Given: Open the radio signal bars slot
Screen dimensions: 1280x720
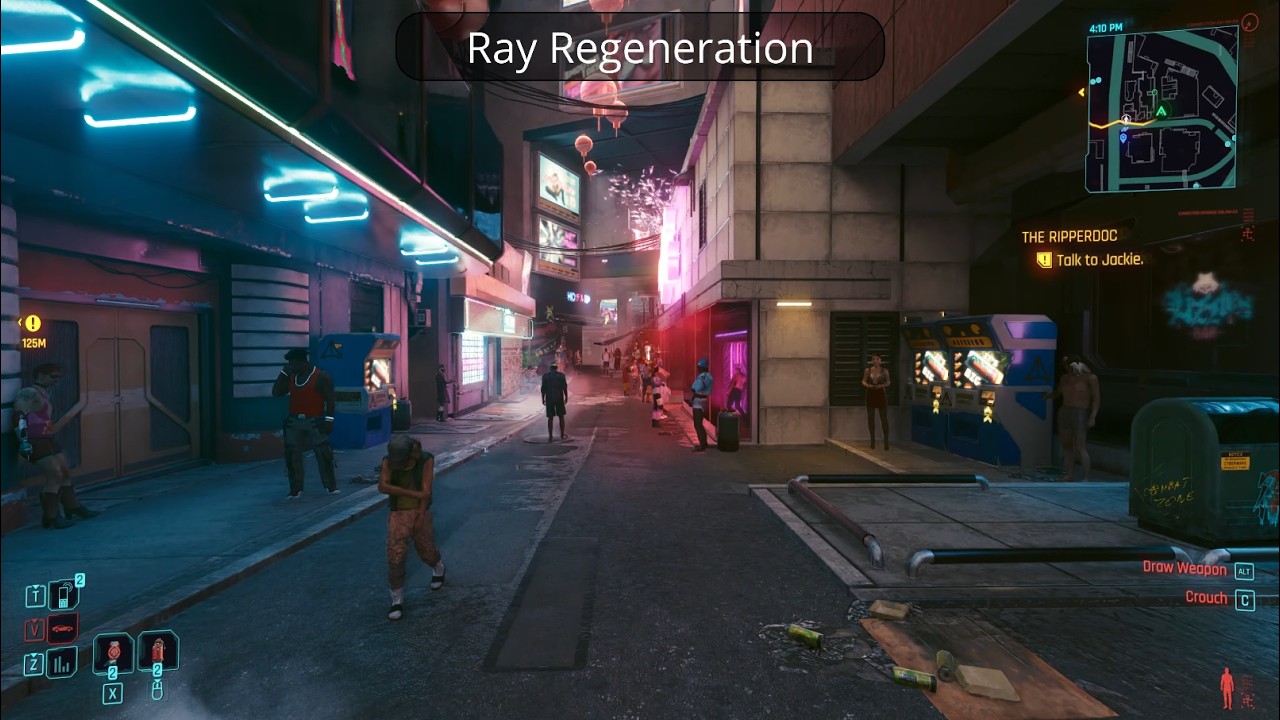Looking at the screenshot, I should pyautogui.click(x=62, y=662).
